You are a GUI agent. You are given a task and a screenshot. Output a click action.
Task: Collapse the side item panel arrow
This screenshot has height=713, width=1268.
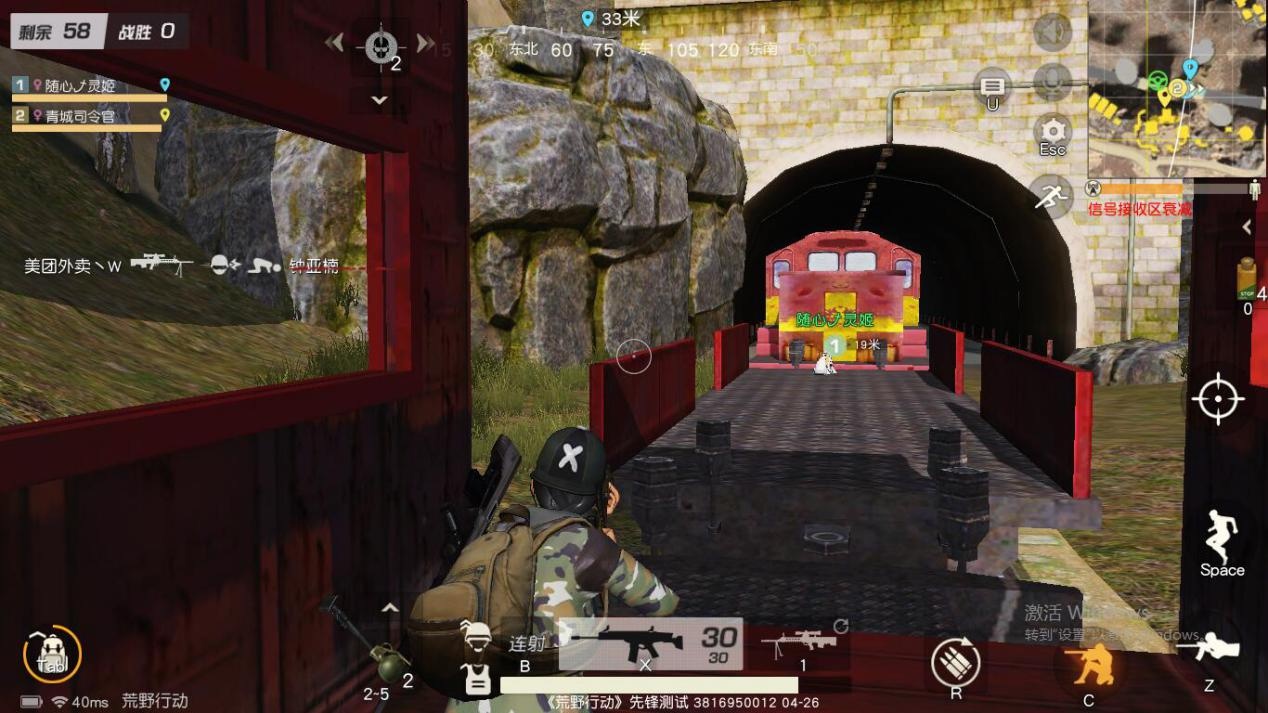pyautogui.click(x=1247, y=227)
